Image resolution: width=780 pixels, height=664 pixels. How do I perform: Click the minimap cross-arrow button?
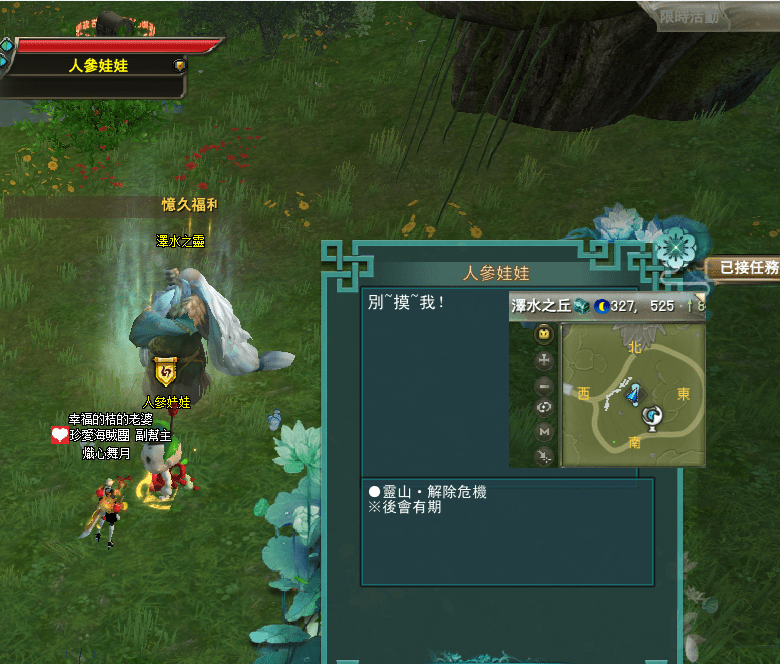(545, 359)
